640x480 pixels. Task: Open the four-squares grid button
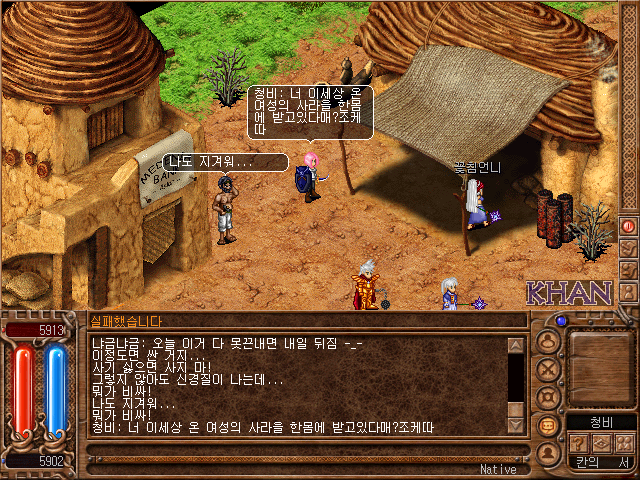623,443
